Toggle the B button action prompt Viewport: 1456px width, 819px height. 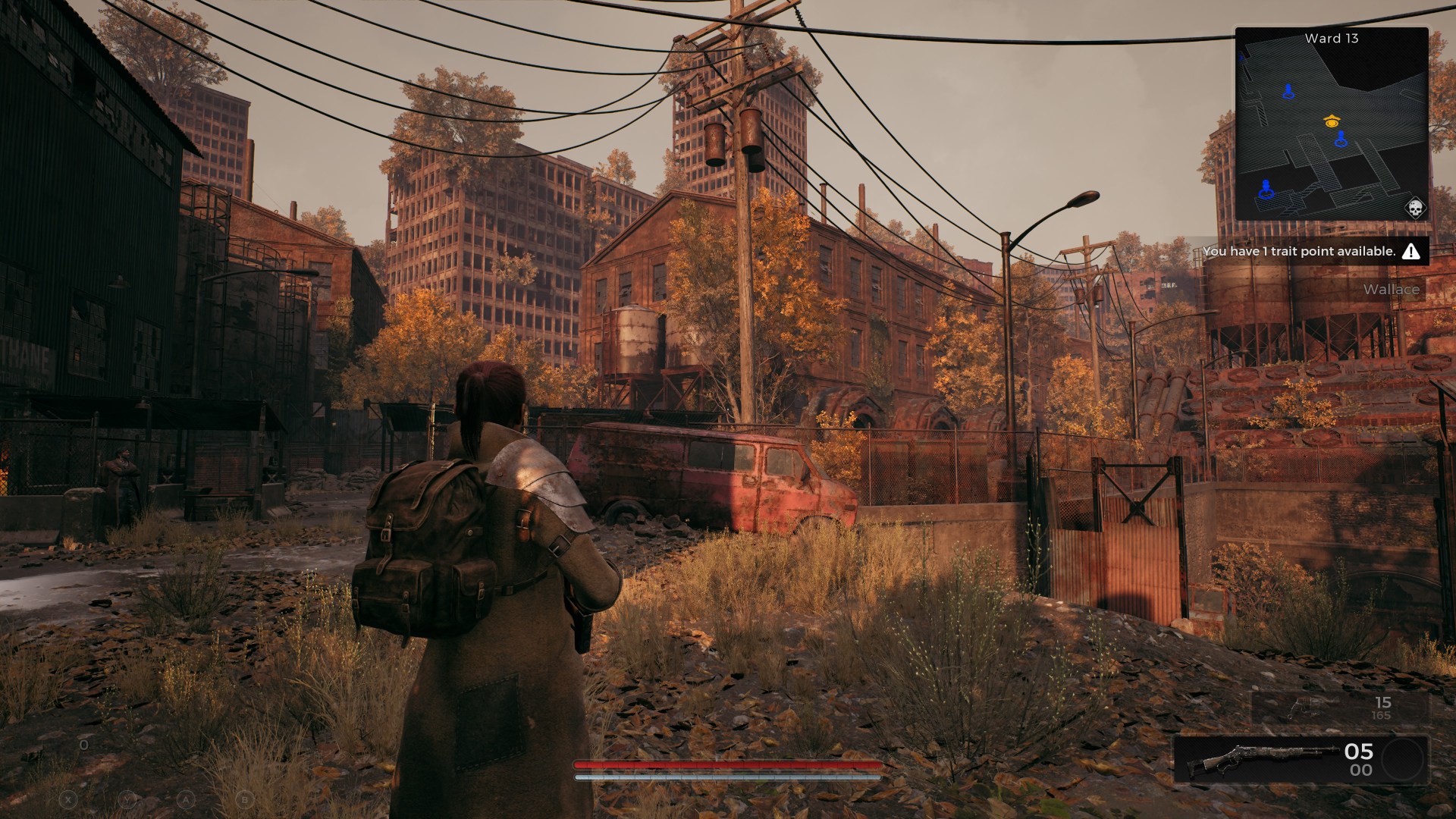pos(244,800)
